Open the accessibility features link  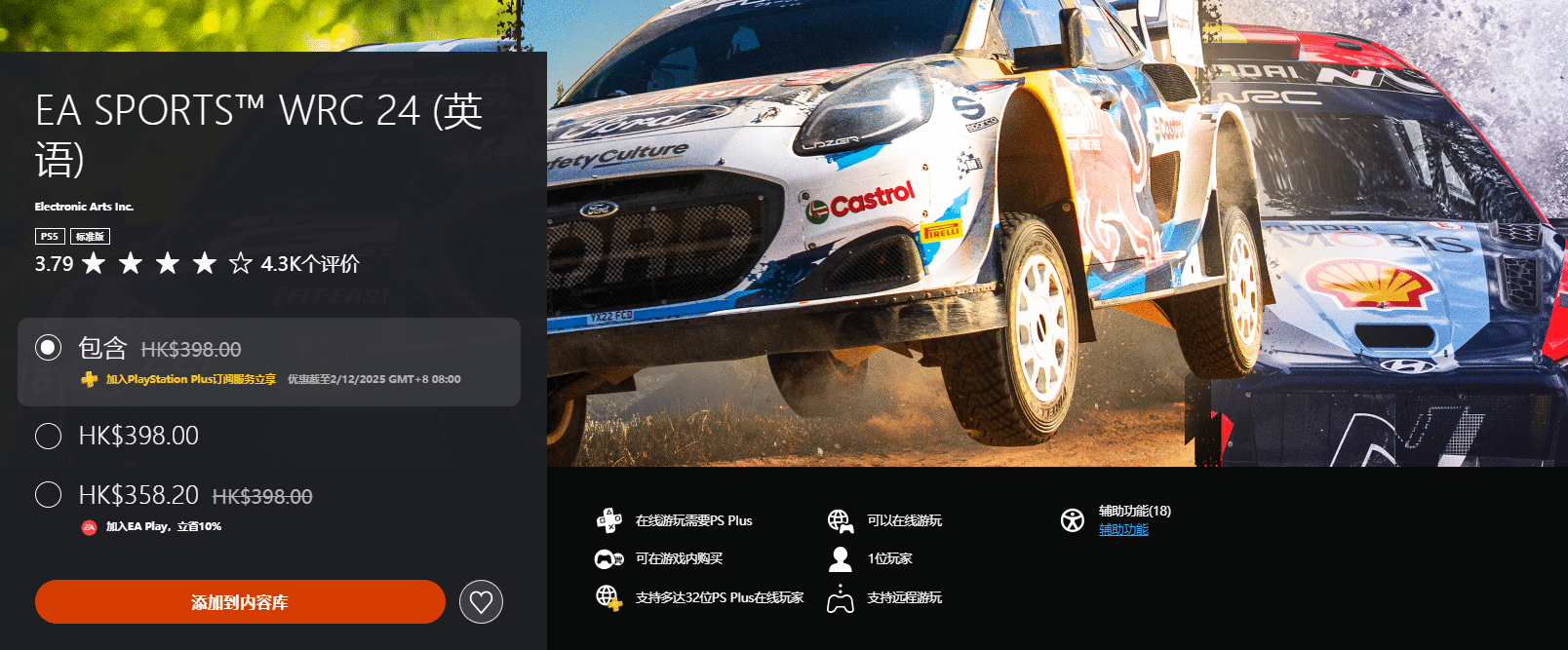coord(1123,530)
